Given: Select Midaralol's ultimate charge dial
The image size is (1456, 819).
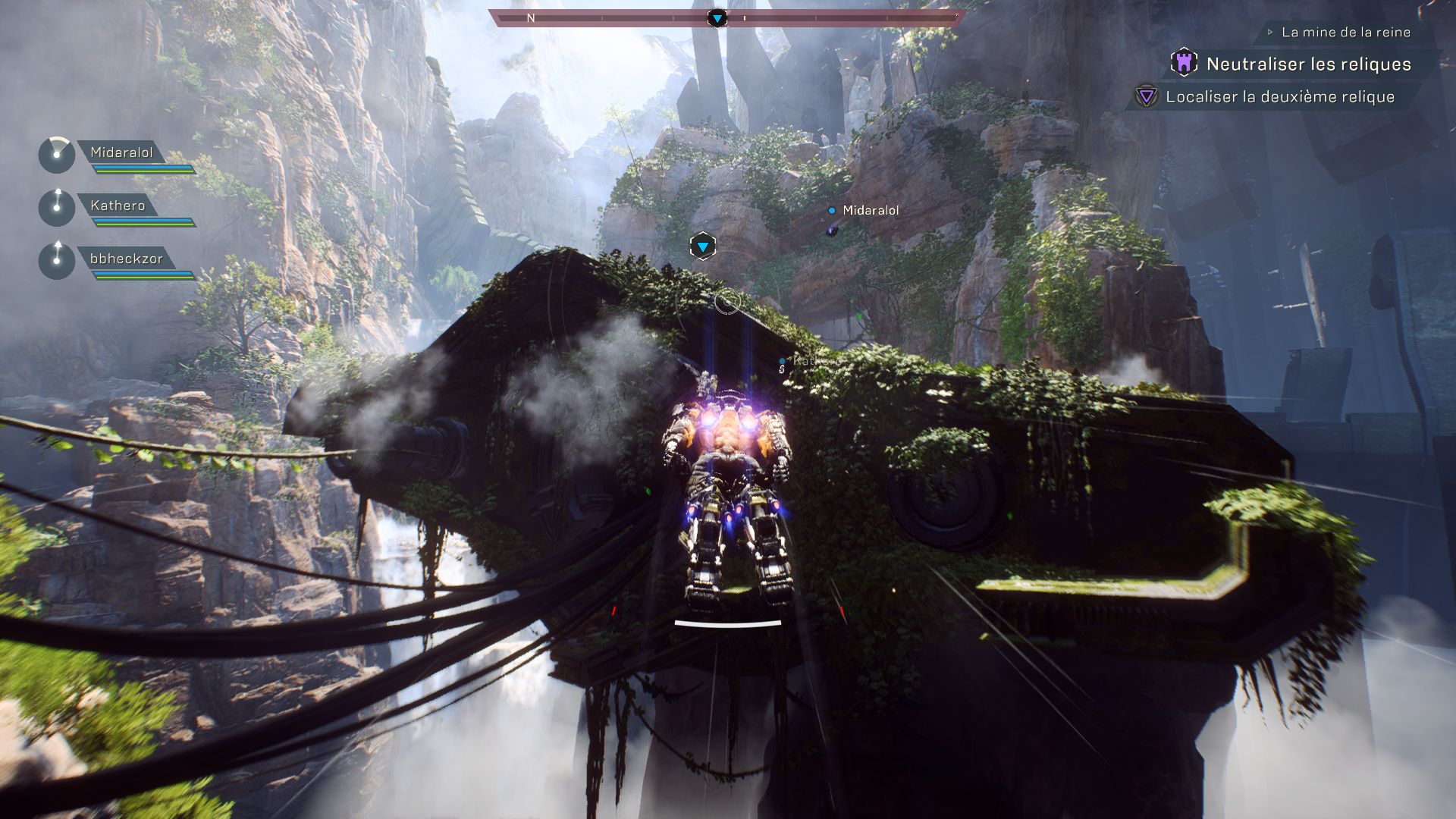Looking at the screenshot, I should 55,154.
